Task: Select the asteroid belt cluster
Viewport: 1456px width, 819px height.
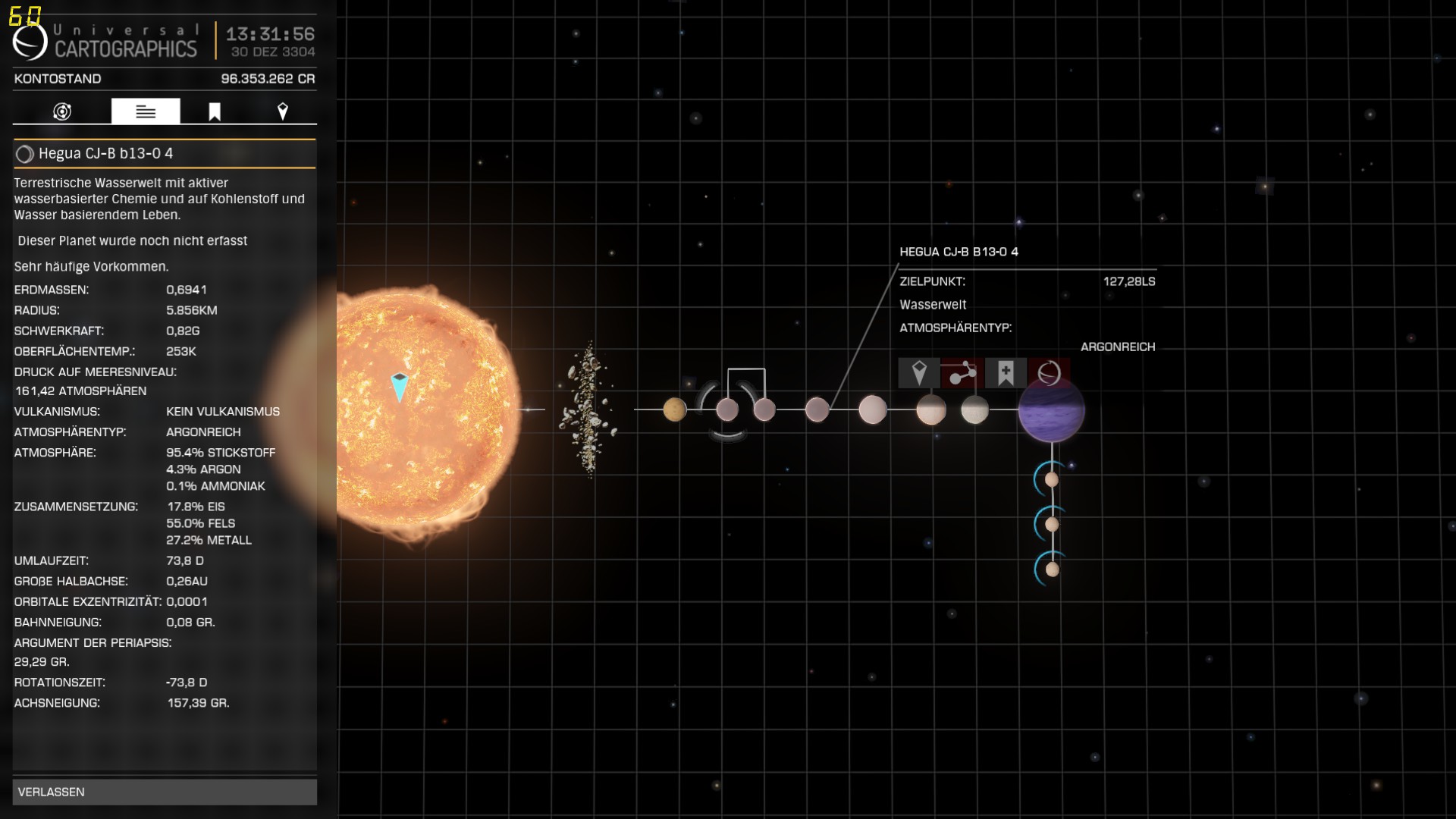Action: coord(588,409)
